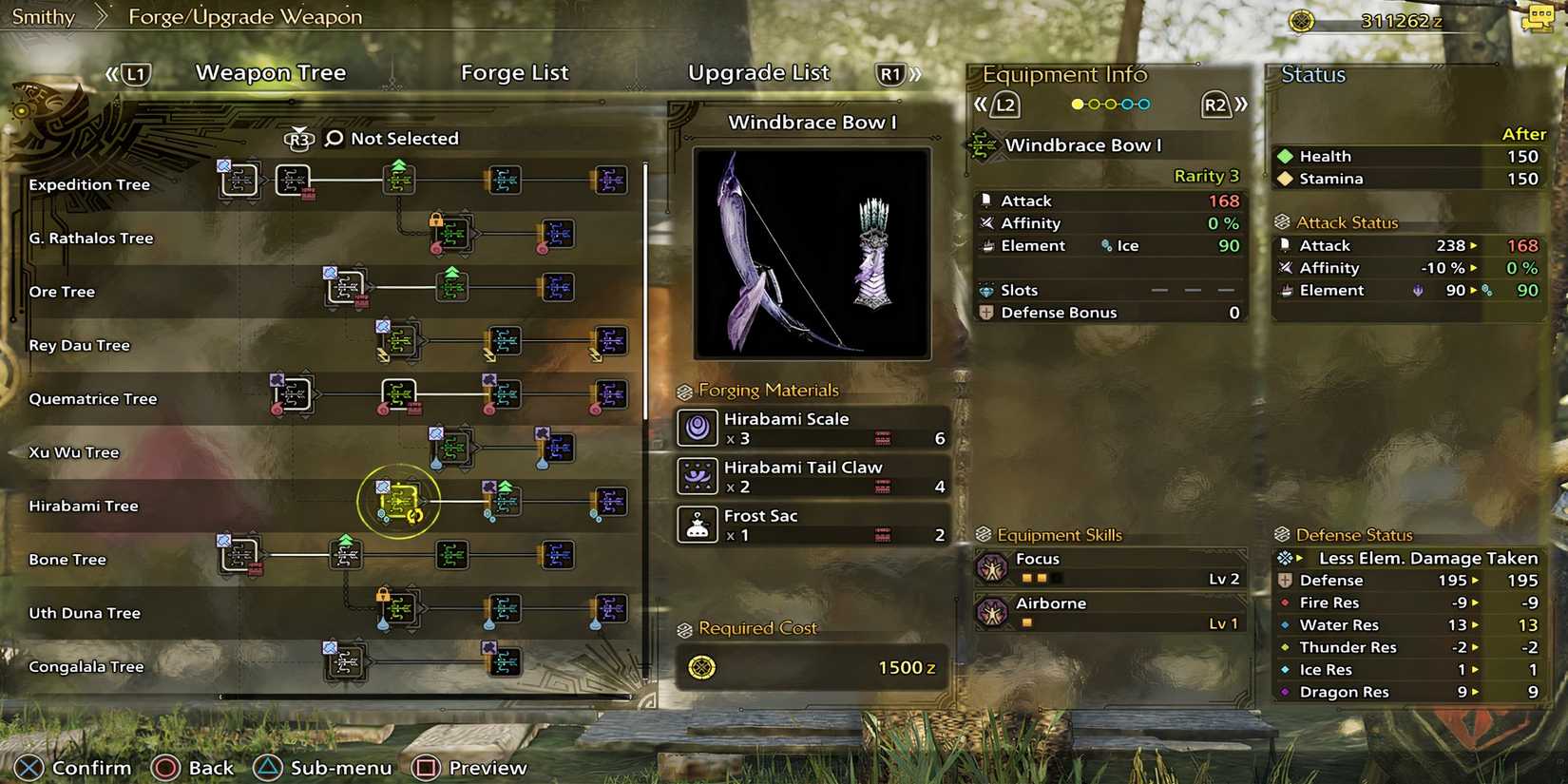Image resolution: width=1568 pixels, height=784 pixels.
Task: Click the Hirabami Scale material icon
Action: pyautogui.click(x=698, y=428)
